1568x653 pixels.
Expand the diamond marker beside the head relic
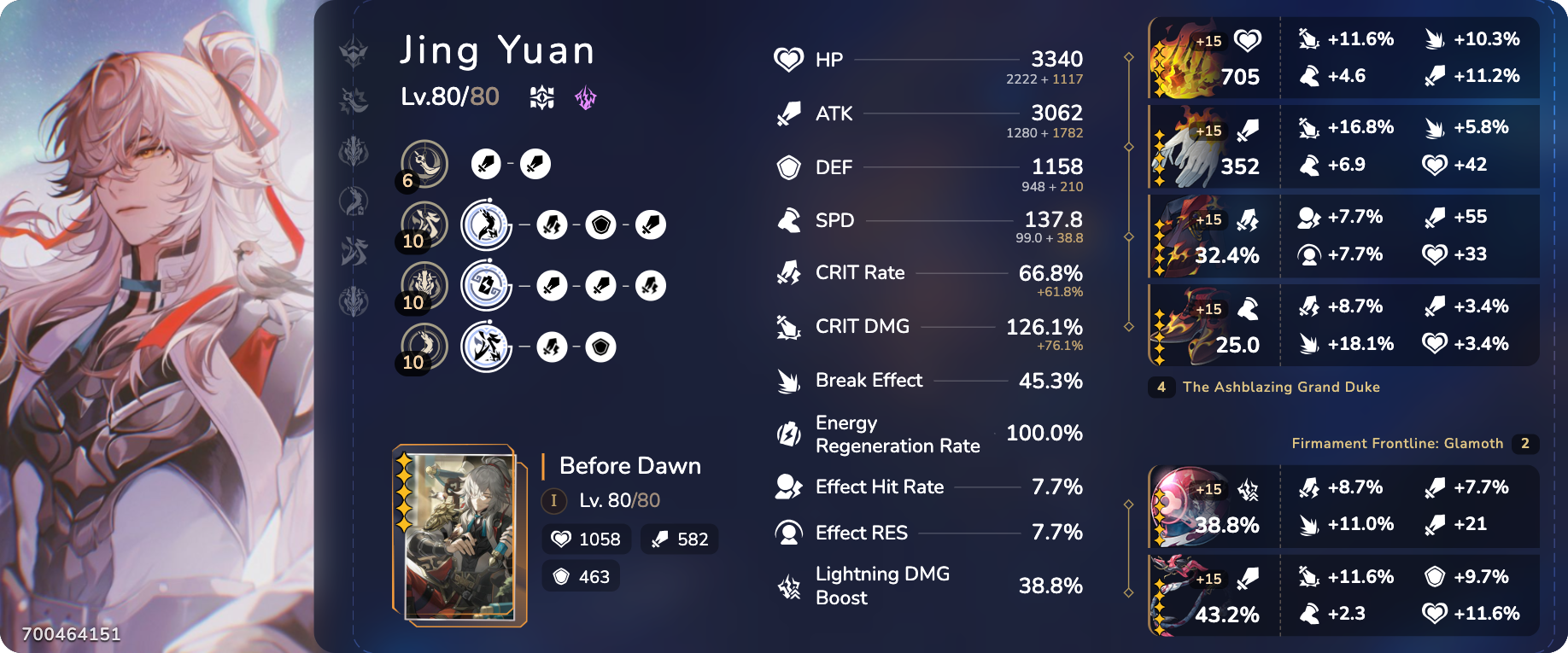pyautogui.click(x=1130, y=58)
